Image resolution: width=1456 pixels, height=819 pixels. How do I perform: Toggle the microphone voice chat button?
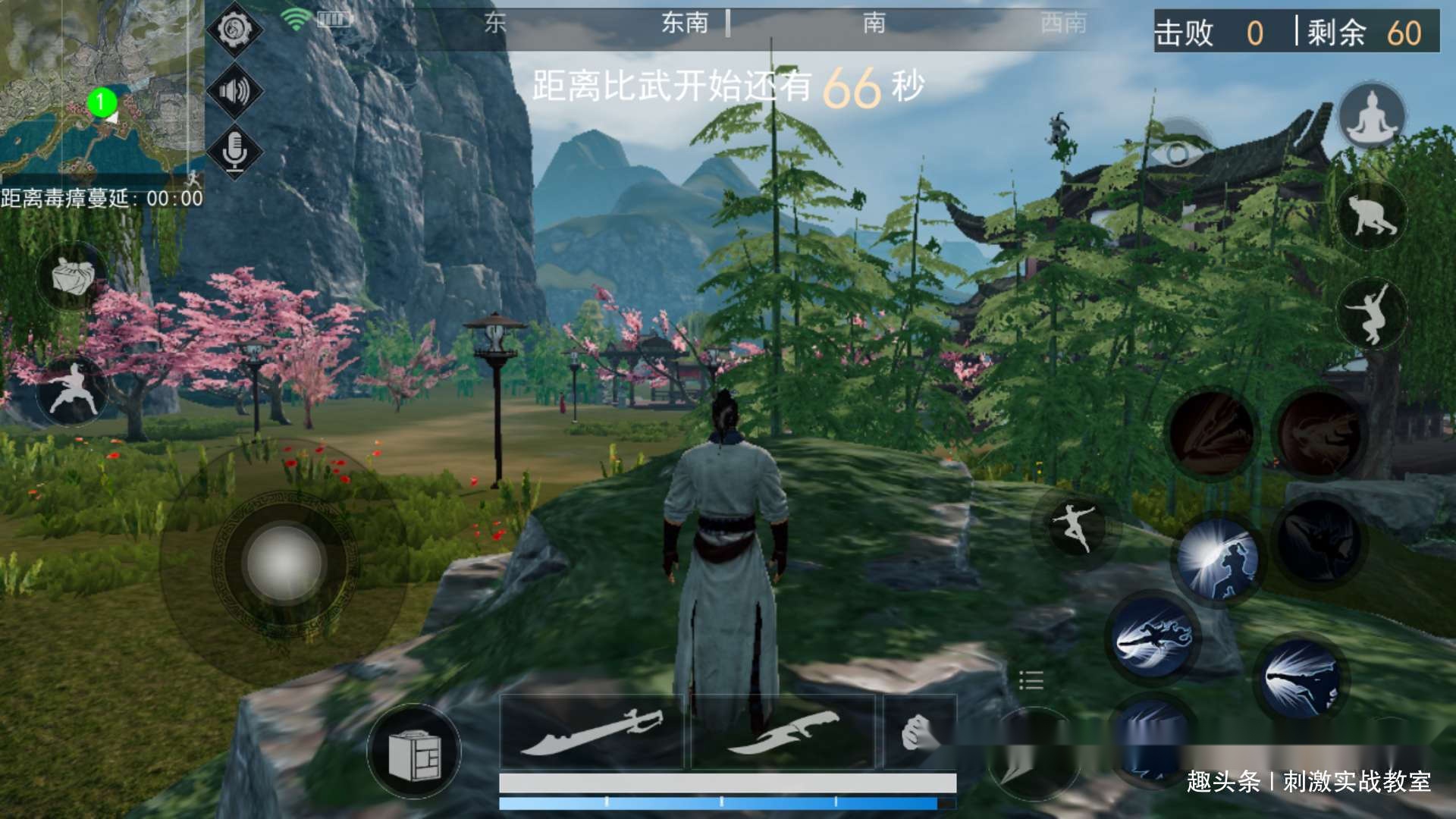(234, 150)
